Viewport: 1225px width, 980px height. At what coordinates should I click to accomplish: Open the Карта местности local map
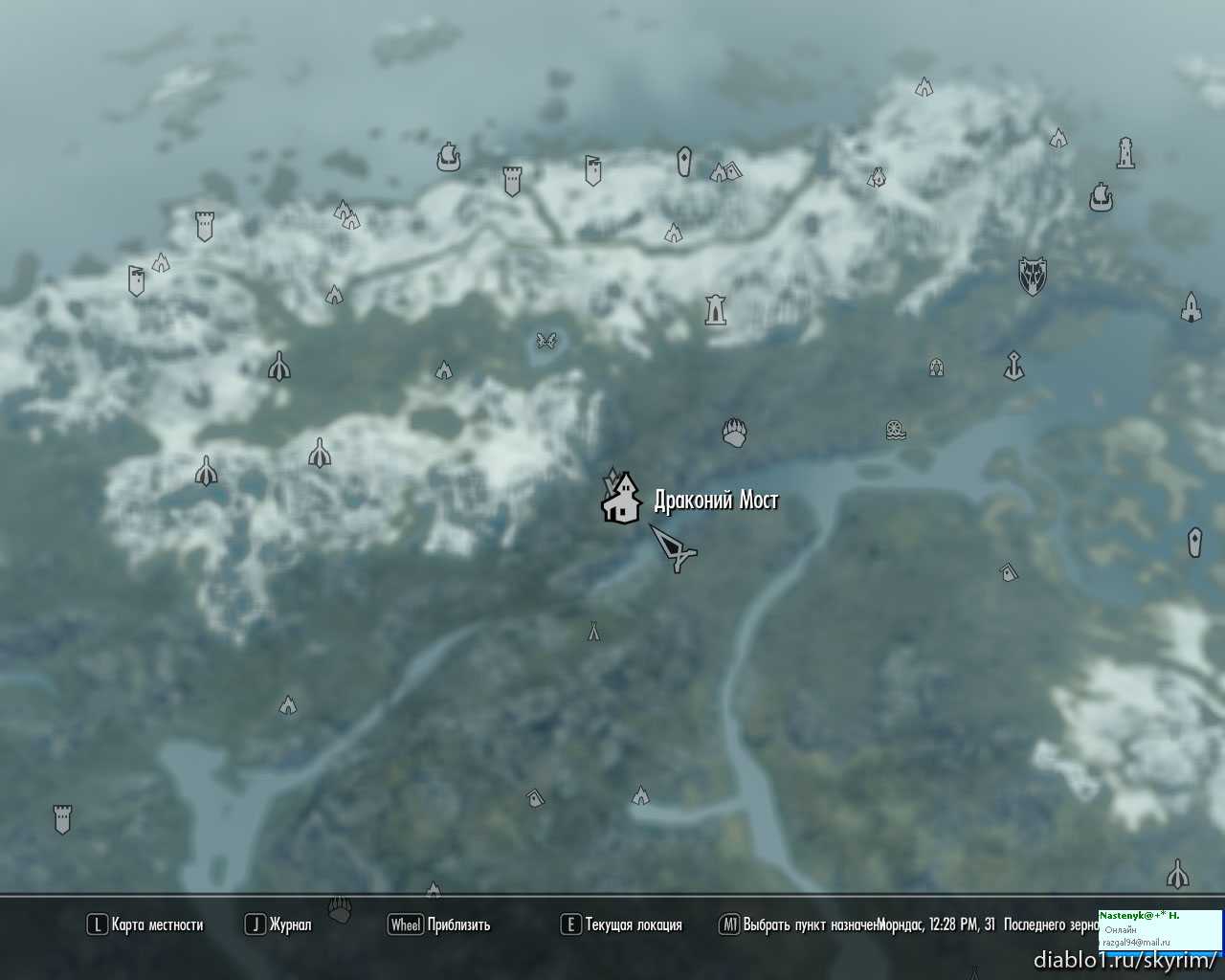click(x=146, y=924)
